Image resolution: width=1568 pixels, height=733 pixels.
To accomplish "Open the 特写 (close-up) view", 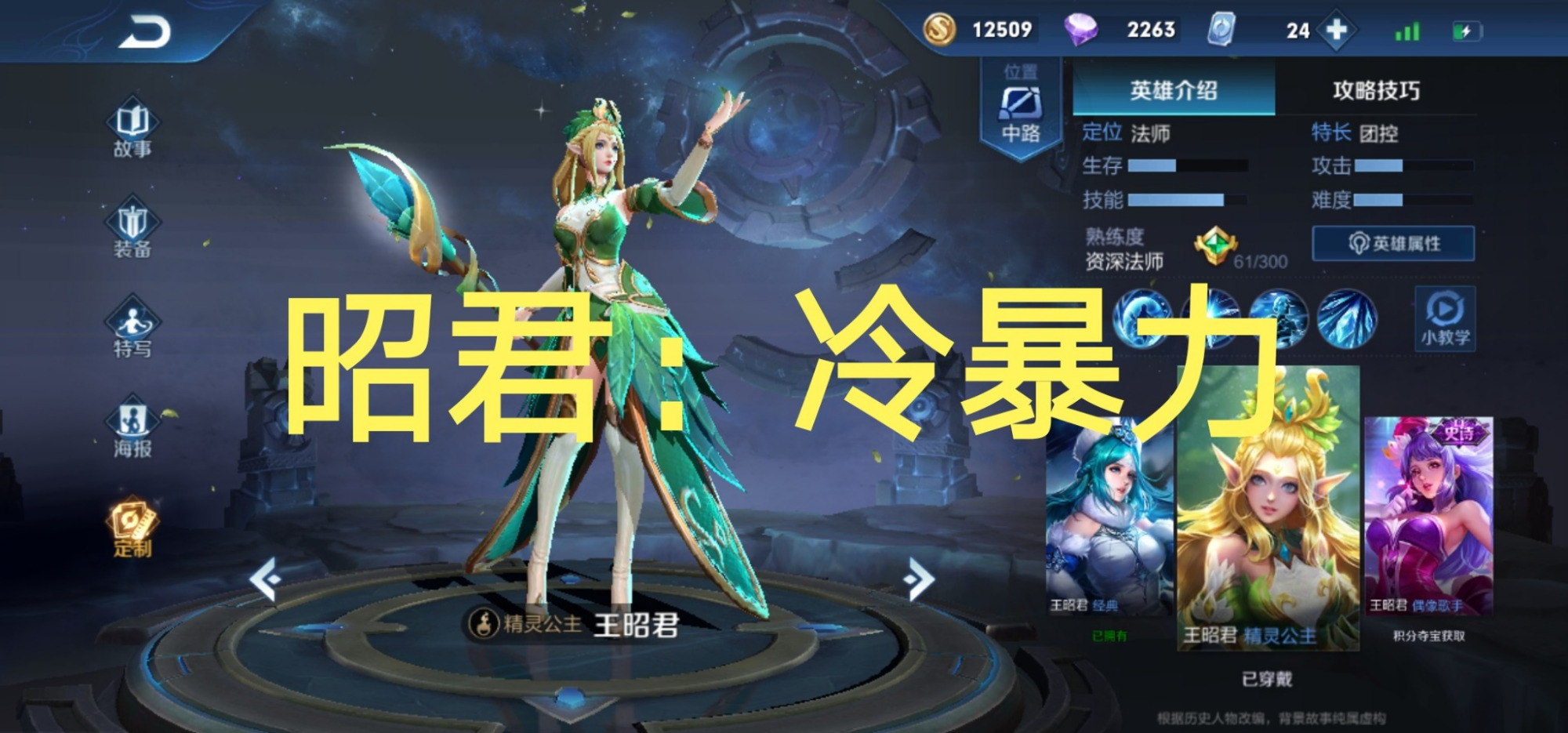I will pyautogui.click(x=132, y=345).
